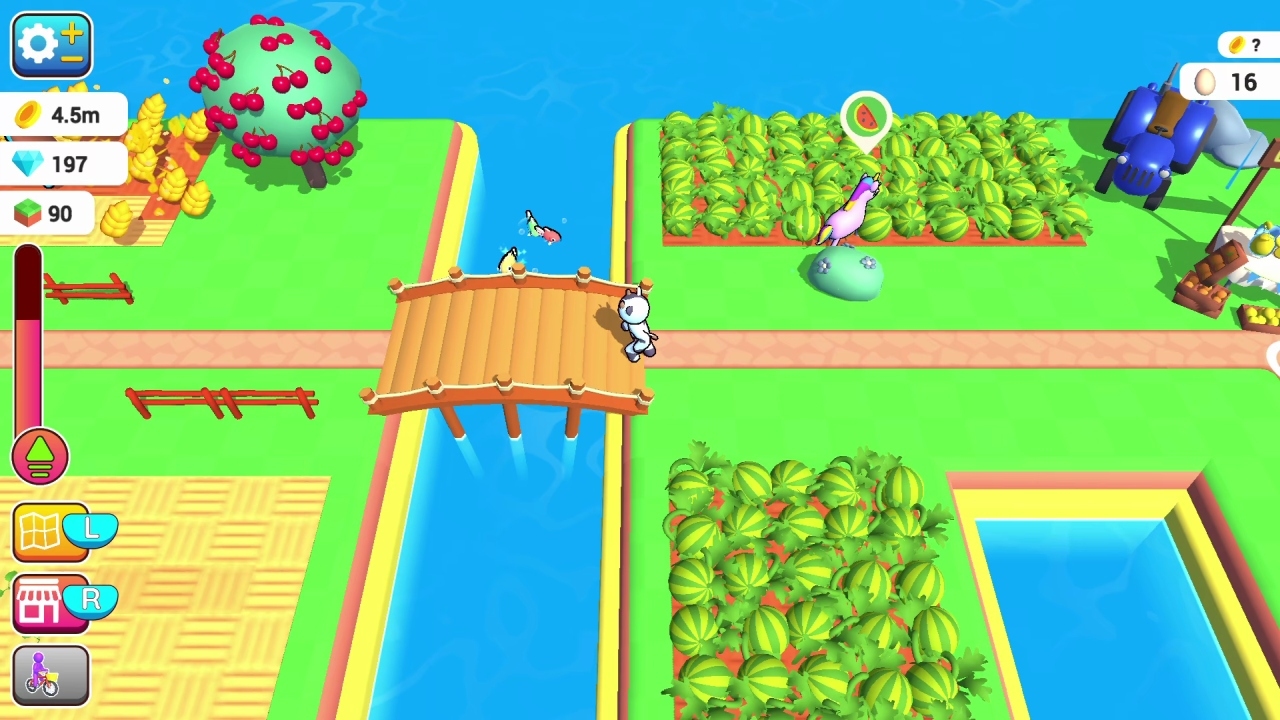Image resolution: width=1280 pixels, height=720 pixels.
Task: Toggle the minus on the settings button
Action: tap(70, 58)
